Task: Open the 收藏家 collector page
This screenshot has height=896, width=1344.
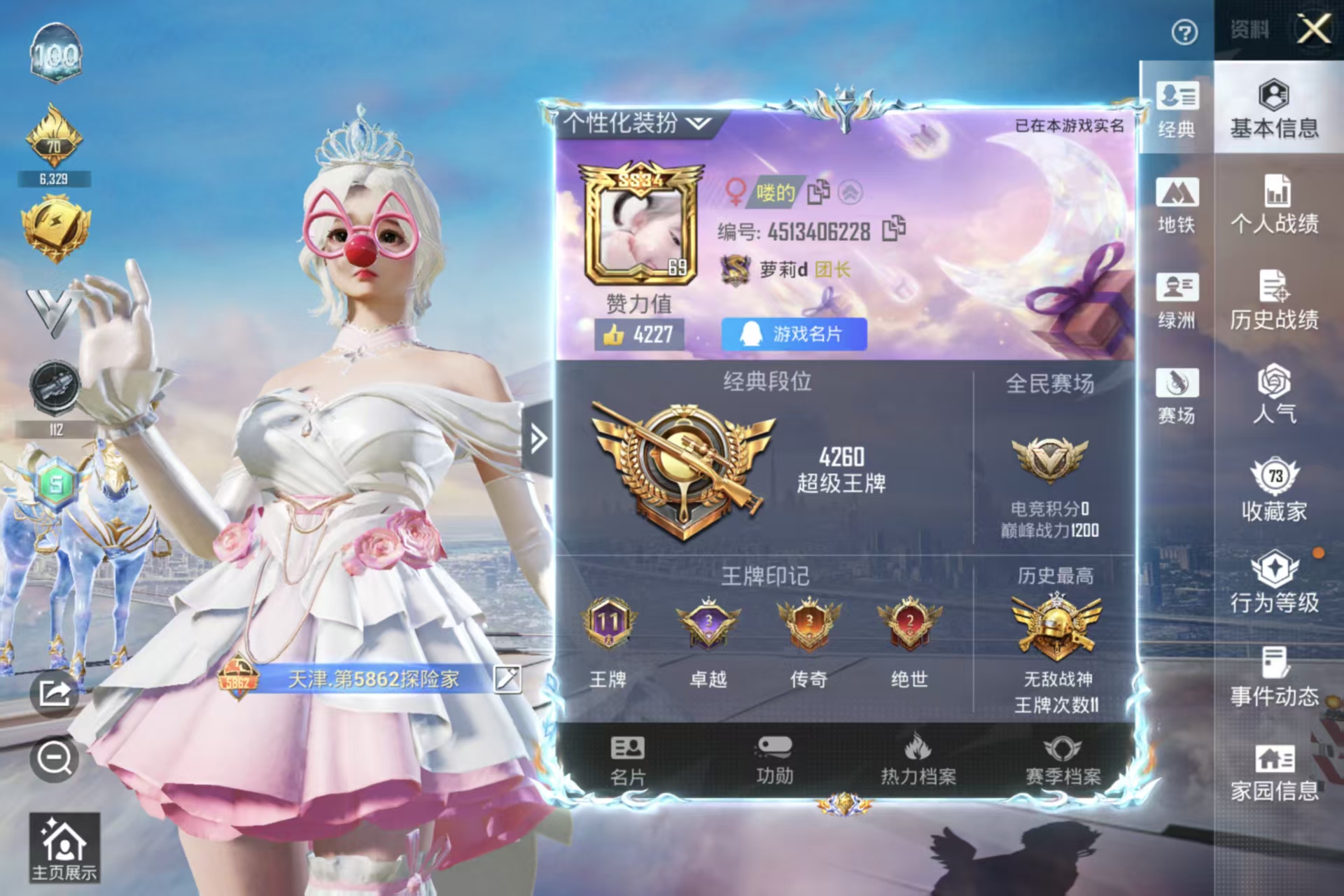Action: click(x=1274, y=489)
